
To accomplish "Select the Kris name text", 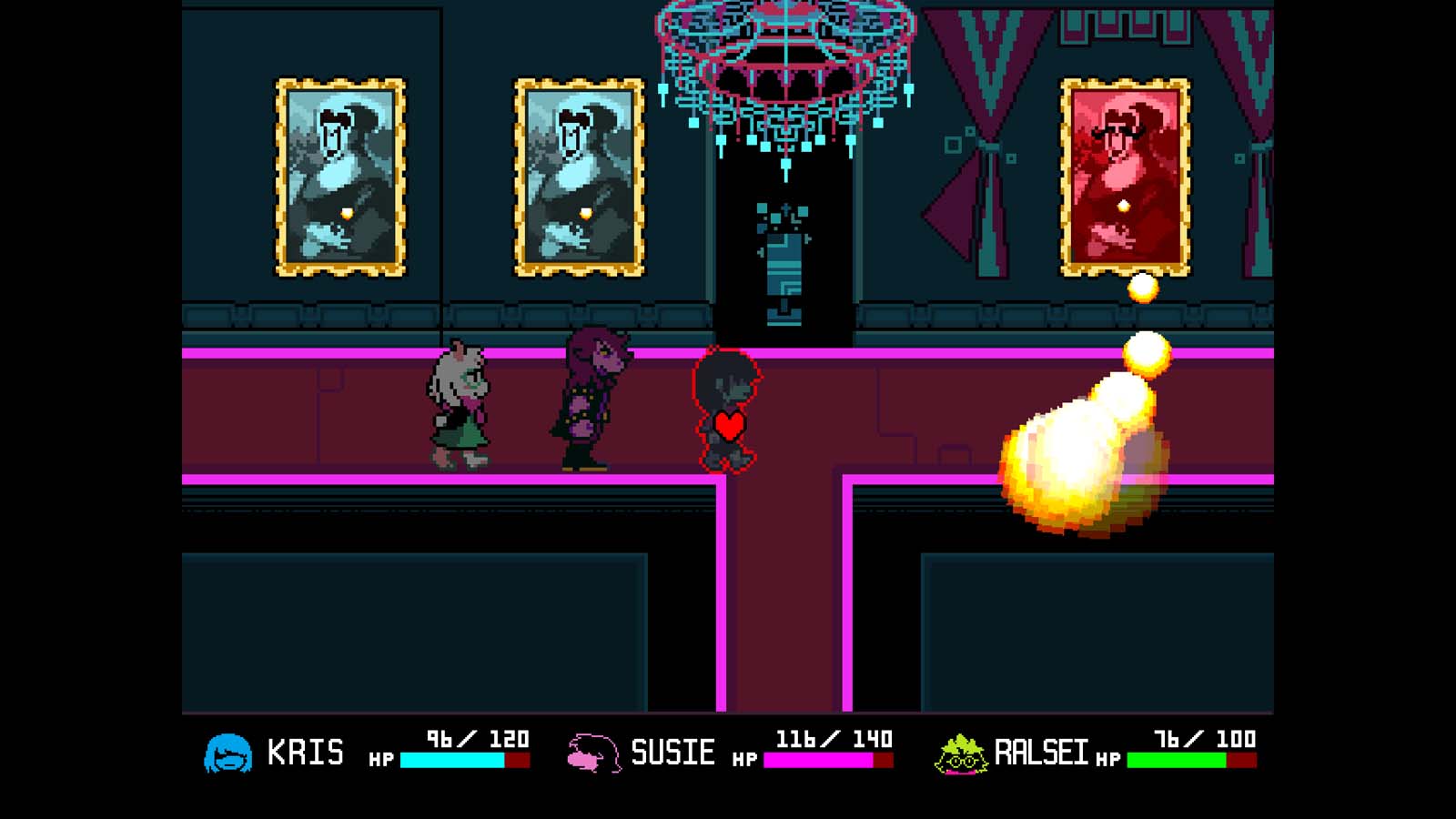I will [x=306, y=751].
